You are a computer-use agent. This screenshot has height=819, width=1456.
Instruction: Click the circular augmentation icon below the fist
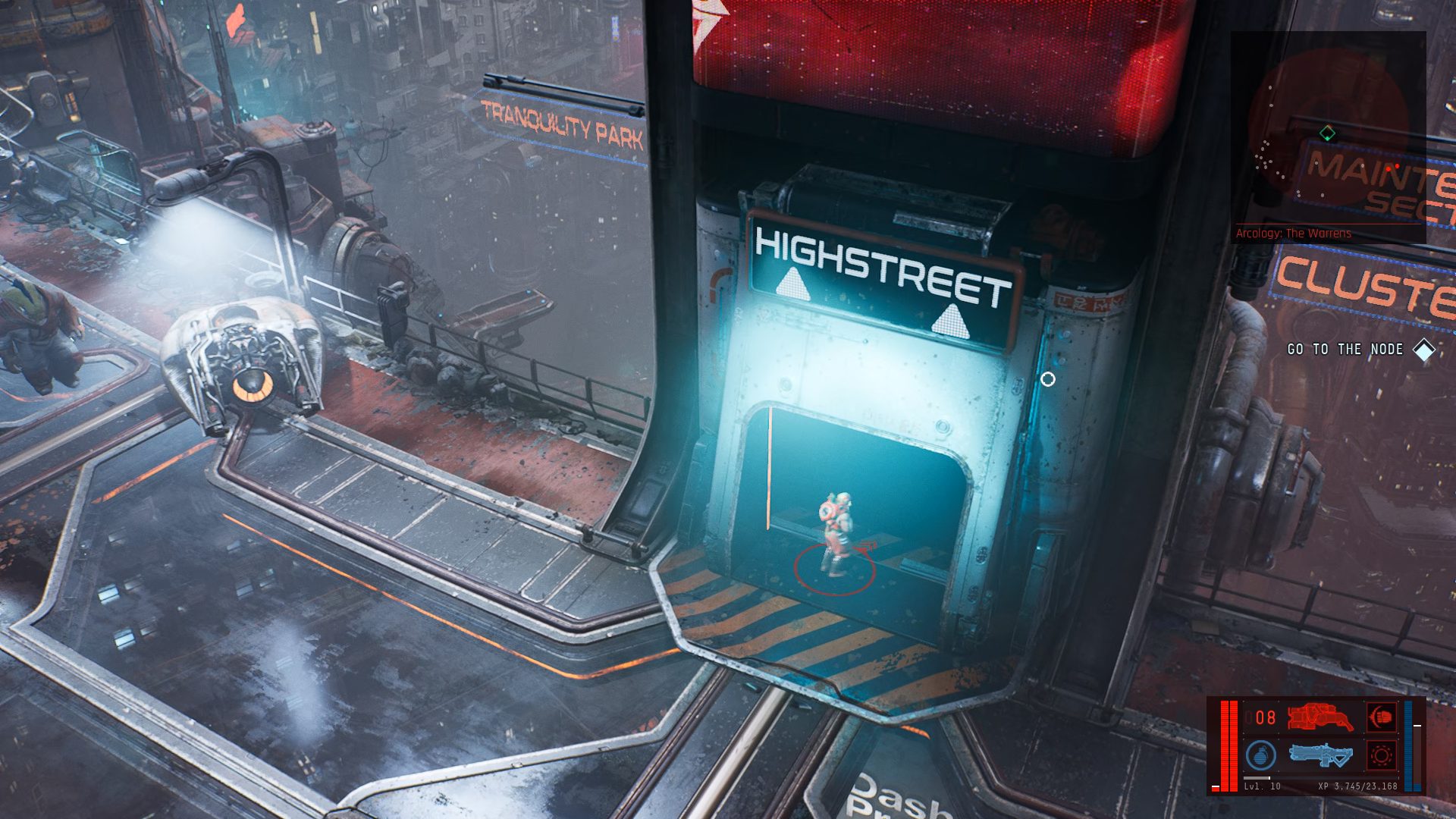(1381, 756)
